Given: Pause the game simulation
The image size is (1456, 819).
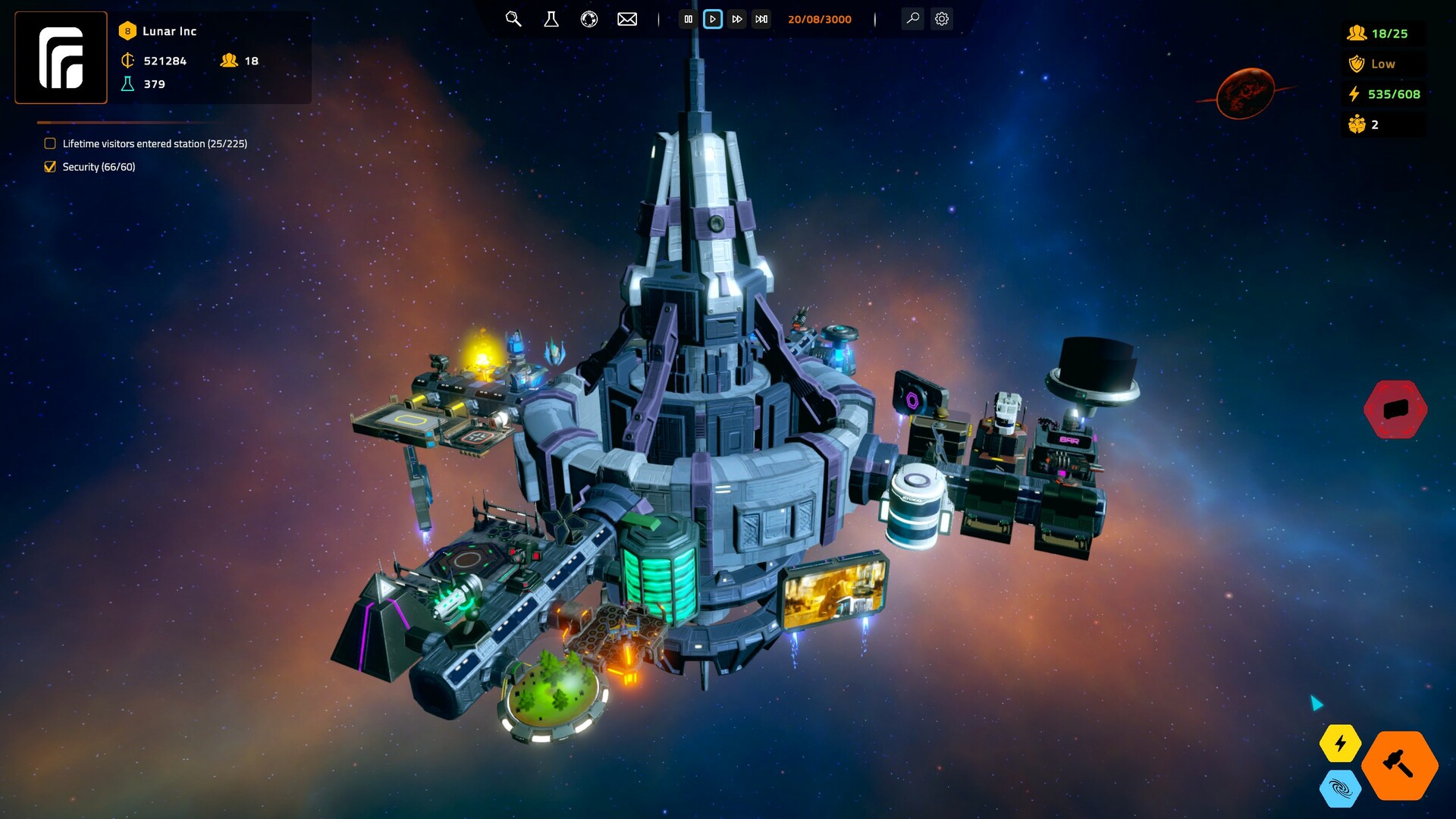Looking at the screenshot, I should click(x=689, y=20).
